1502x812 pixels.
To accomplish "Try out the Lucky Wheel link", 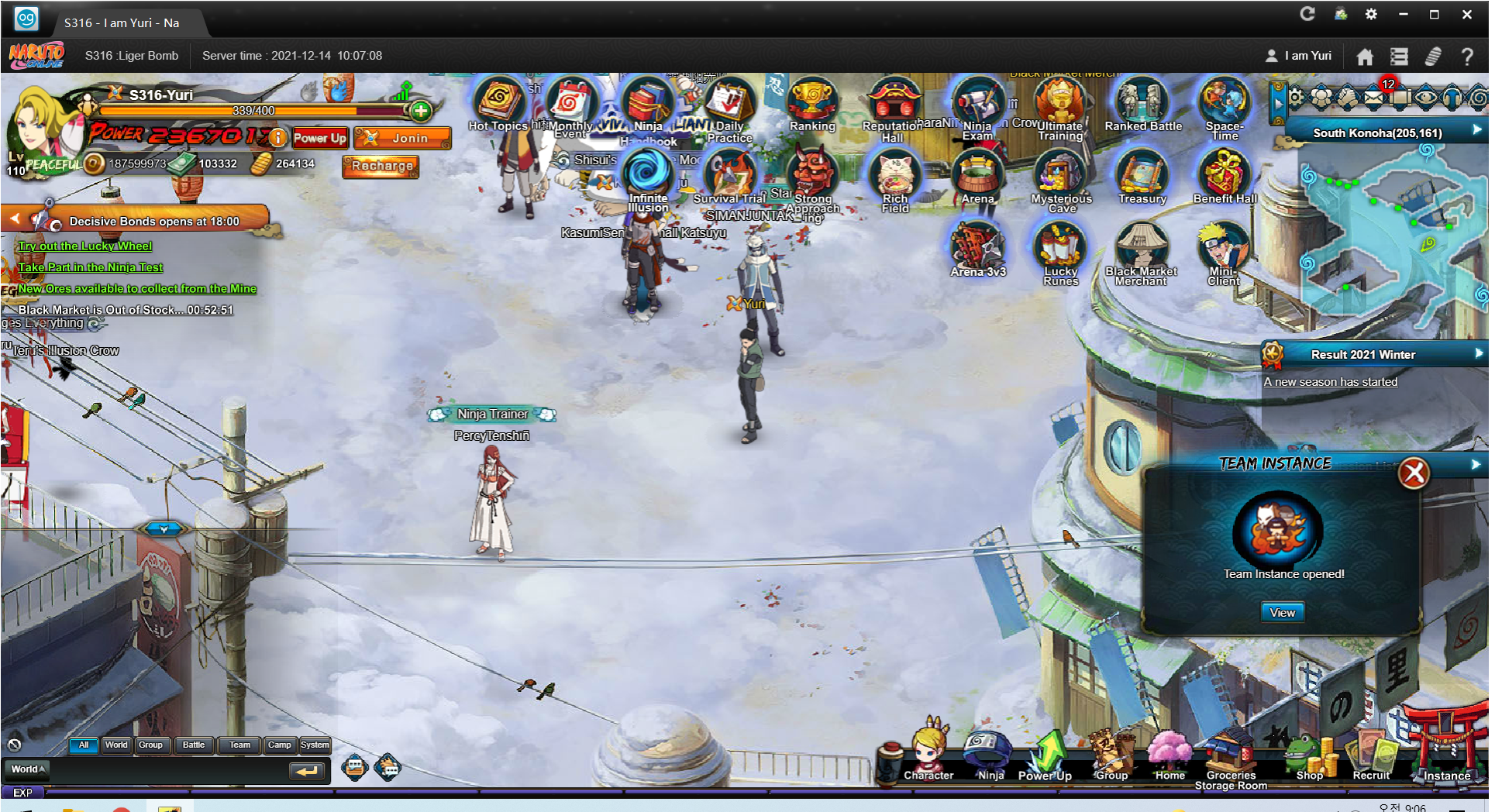I will 85,246.
